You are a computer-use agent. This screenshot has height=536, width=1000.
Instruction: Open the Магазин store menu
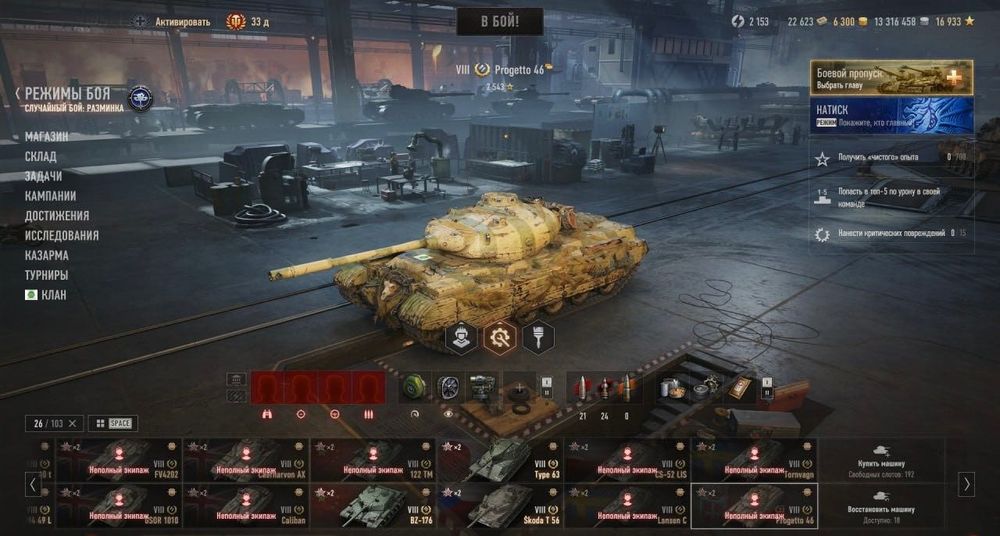click(x=47, y=137)
